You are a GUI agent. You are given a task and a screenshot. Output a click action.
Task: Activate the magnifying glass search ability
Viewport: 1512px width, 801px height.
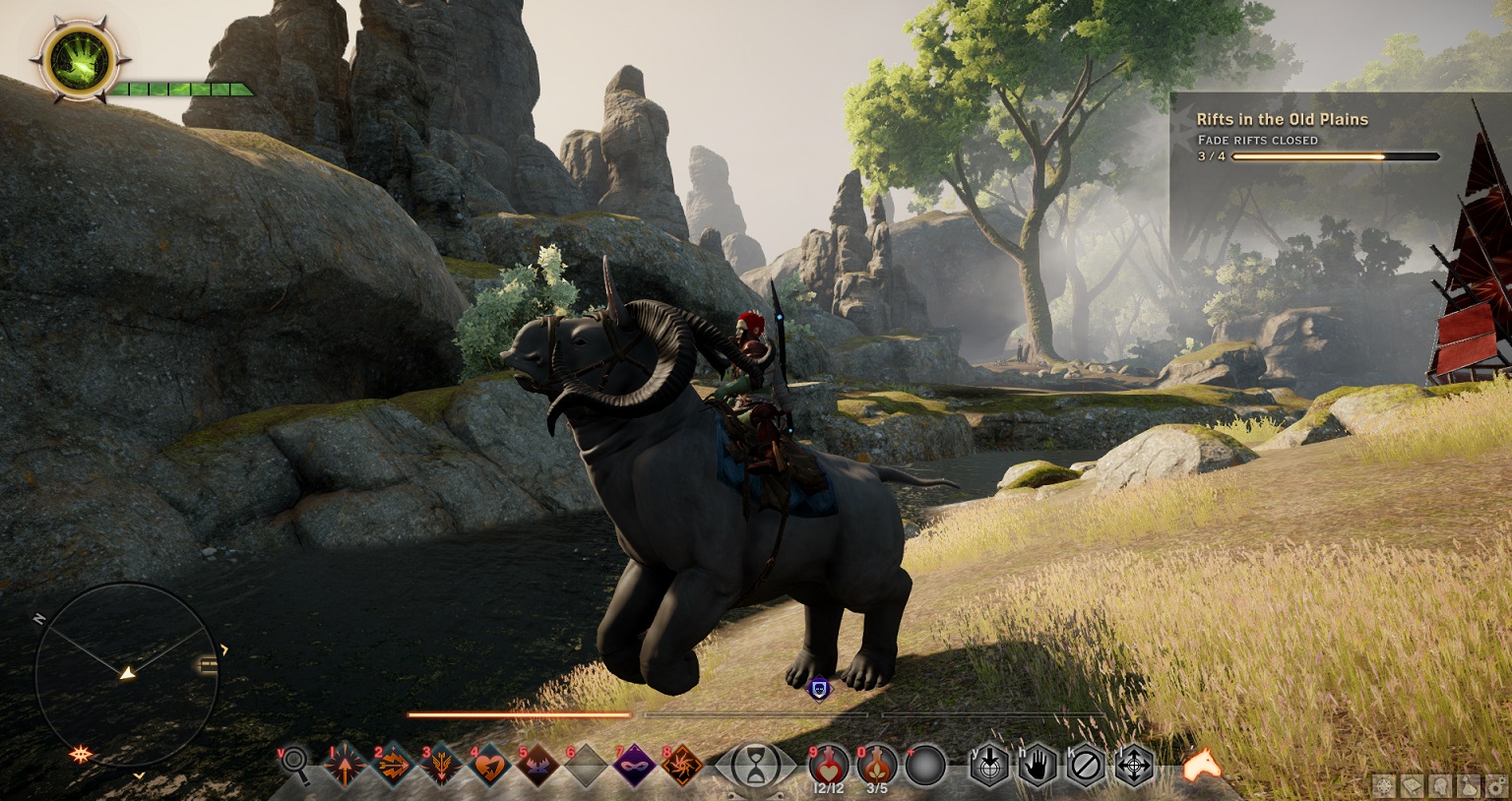point(294,766)
